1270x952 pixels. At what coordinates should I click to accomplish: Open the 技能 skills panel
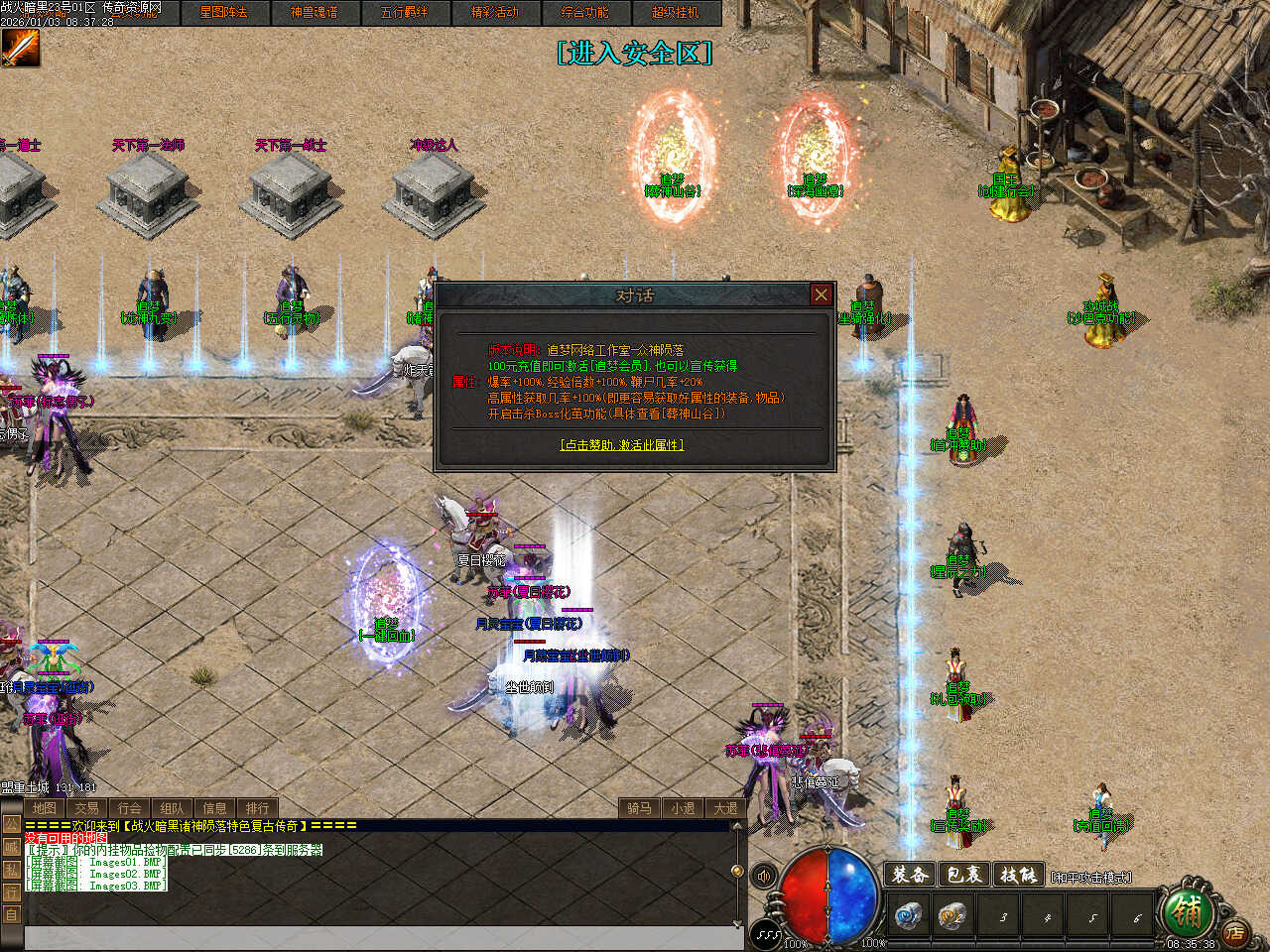(x=1017, y=875)
